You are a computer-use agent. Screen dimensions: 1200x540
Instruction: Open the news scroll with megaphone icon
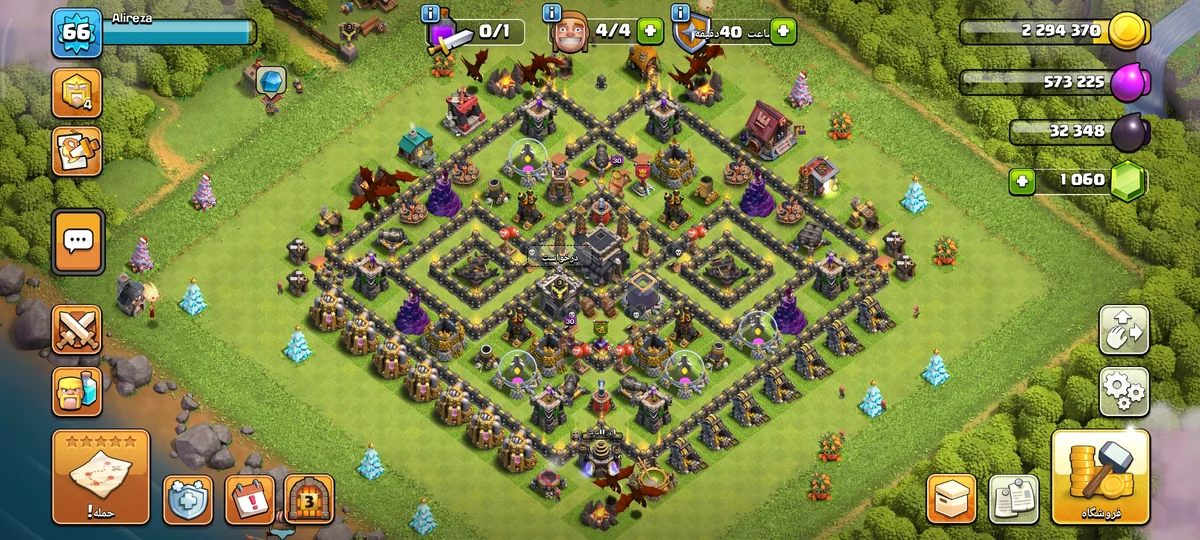[x=77, y=151]
